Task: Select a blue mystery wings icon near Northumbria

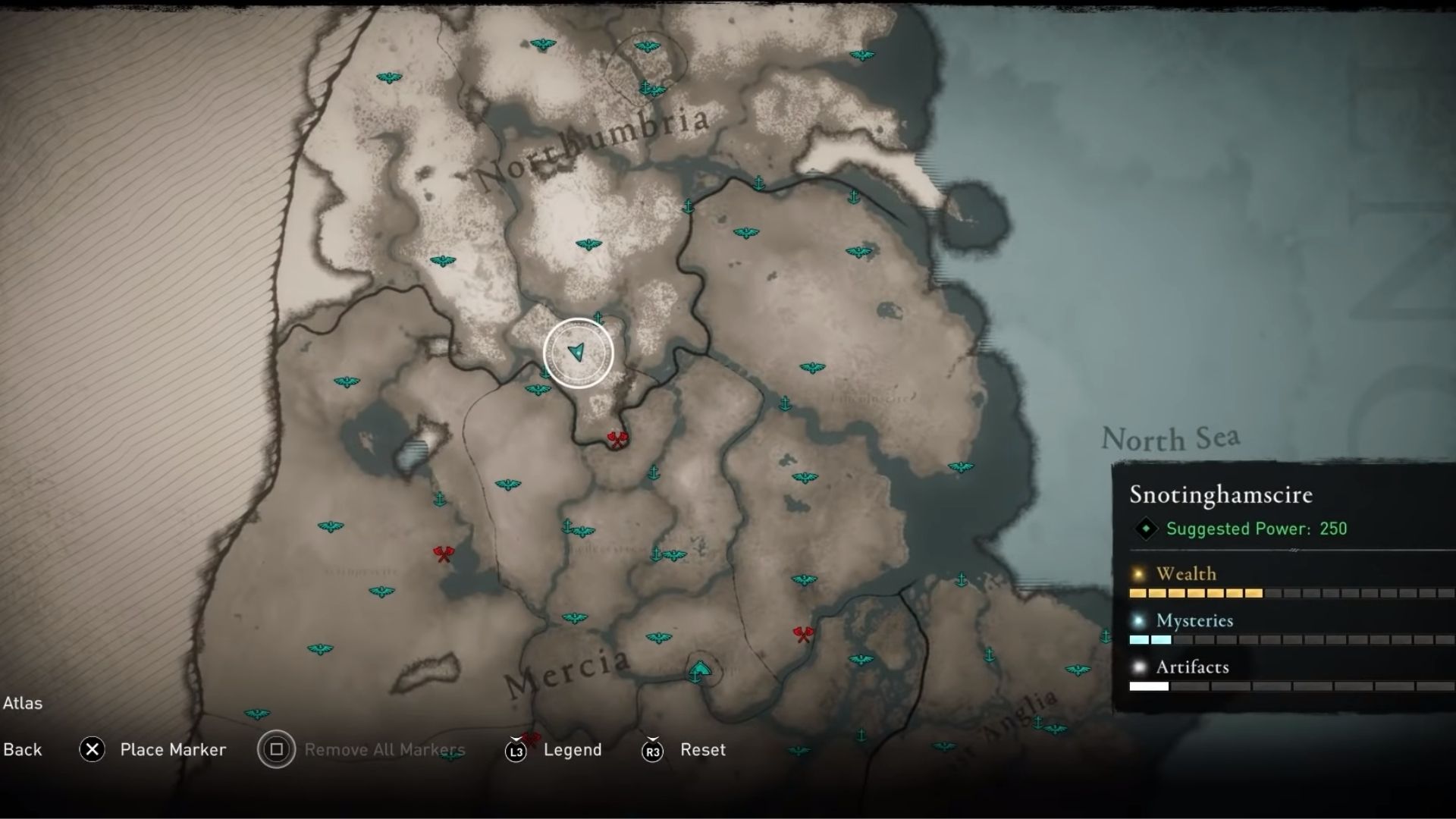Action: tap(588, 244)
